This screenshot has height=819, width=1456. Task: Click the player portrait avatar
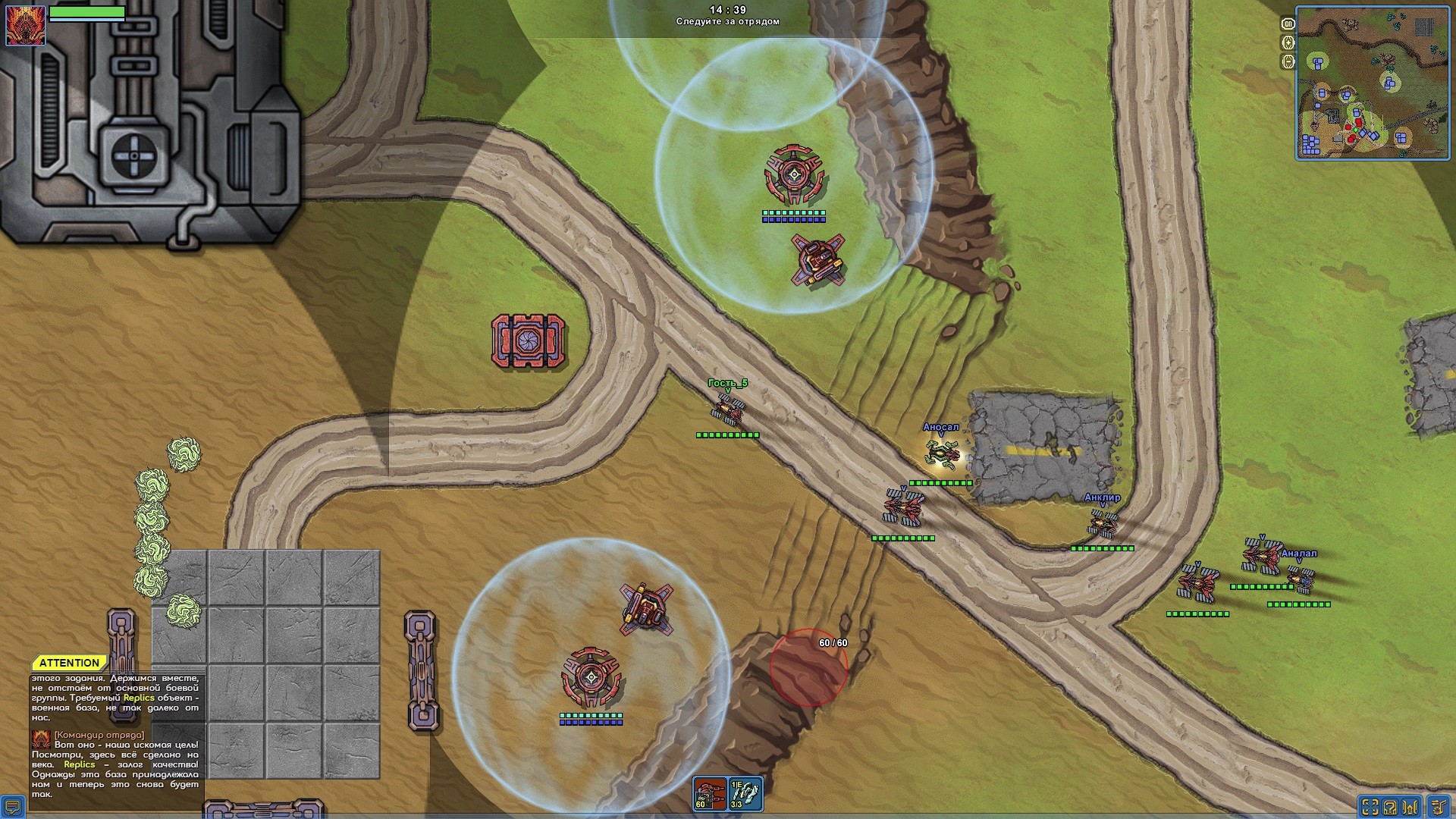coord(25,24)
